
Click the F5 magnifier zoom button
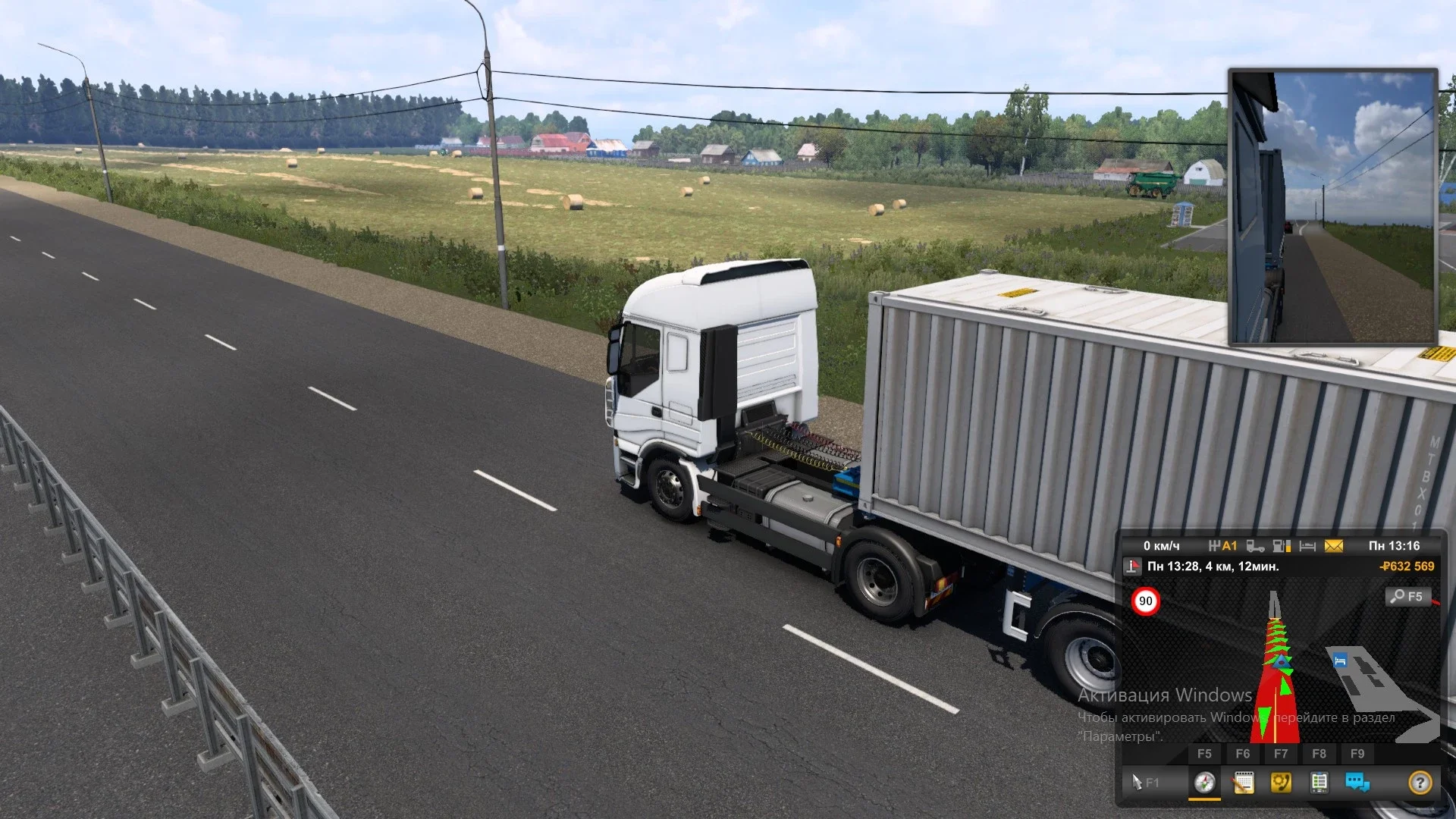(x=1407, y=597)
